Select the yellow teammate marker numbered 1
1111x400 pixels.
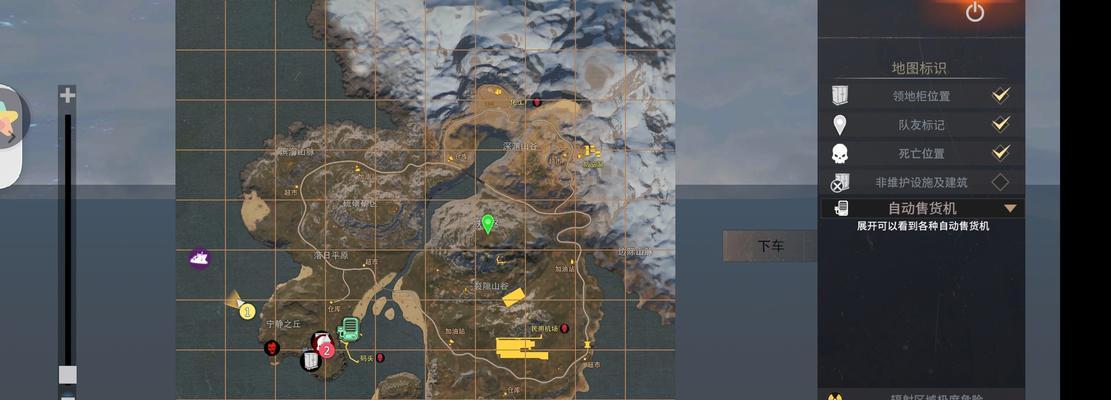click(247, 311)
